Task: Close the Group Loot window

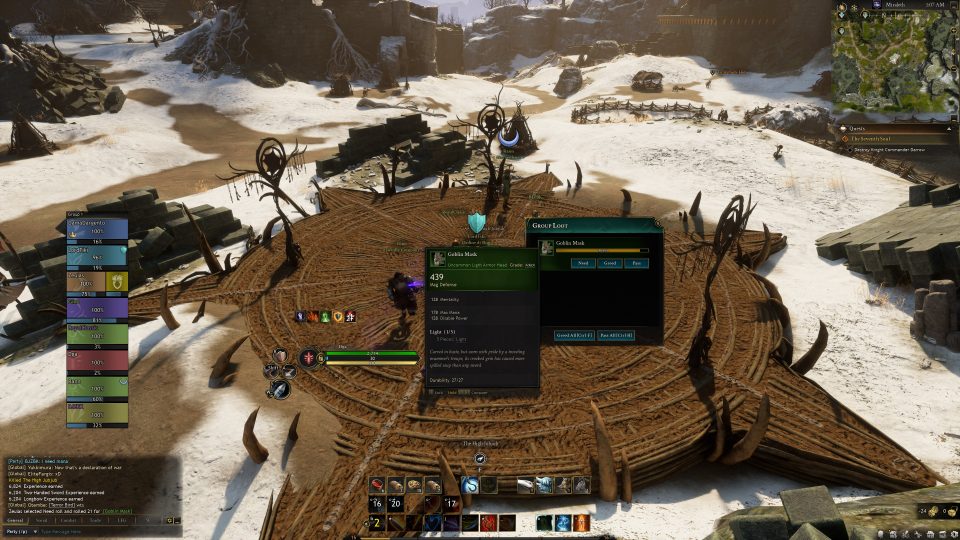Action: point(656,222)
